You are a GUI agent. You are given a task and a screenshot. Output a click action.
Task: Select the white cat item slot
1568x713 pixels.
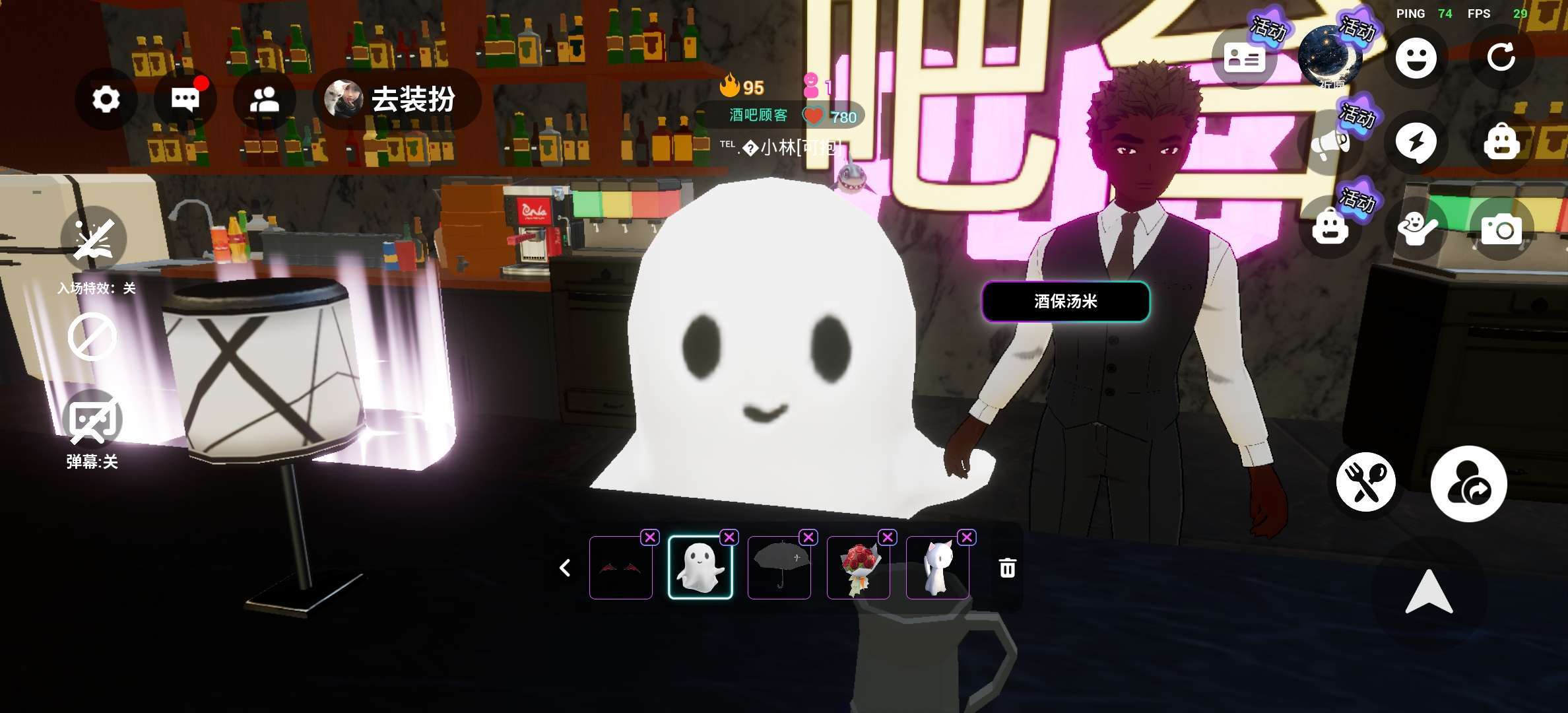click(938, 568)
